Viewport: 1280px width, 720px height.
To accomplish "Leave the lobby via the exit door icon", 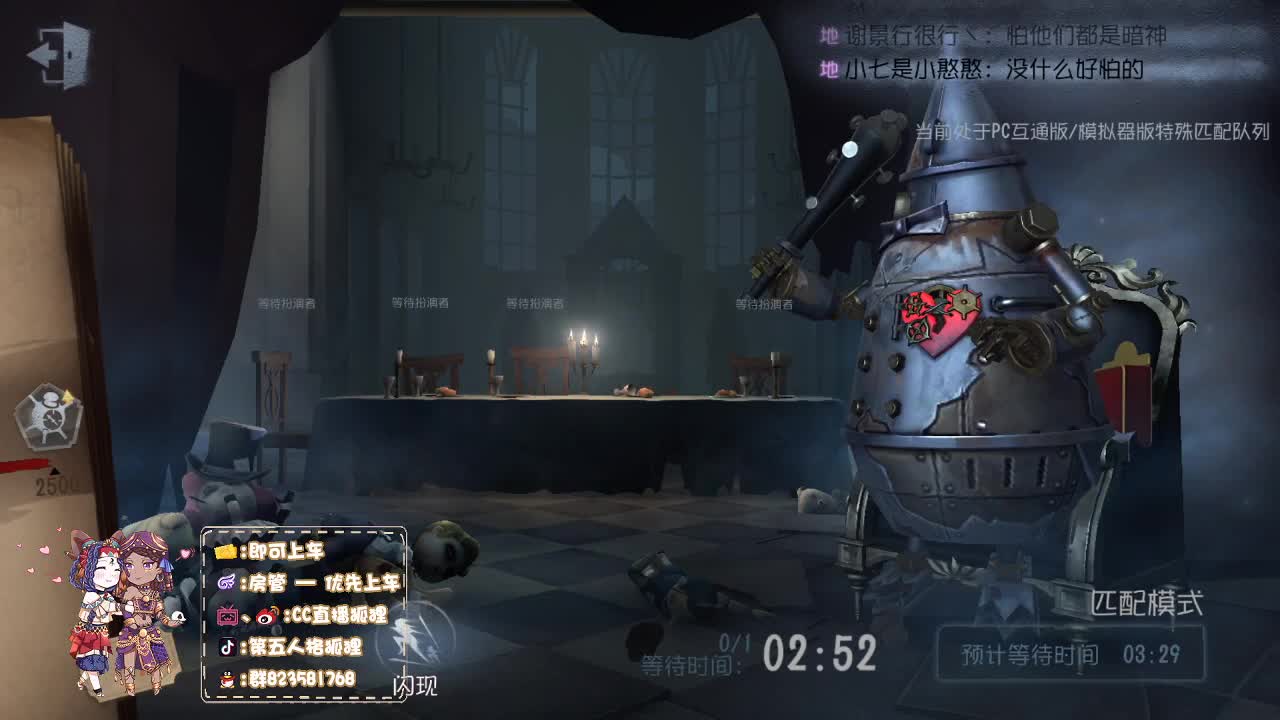I will click(60, 53).
